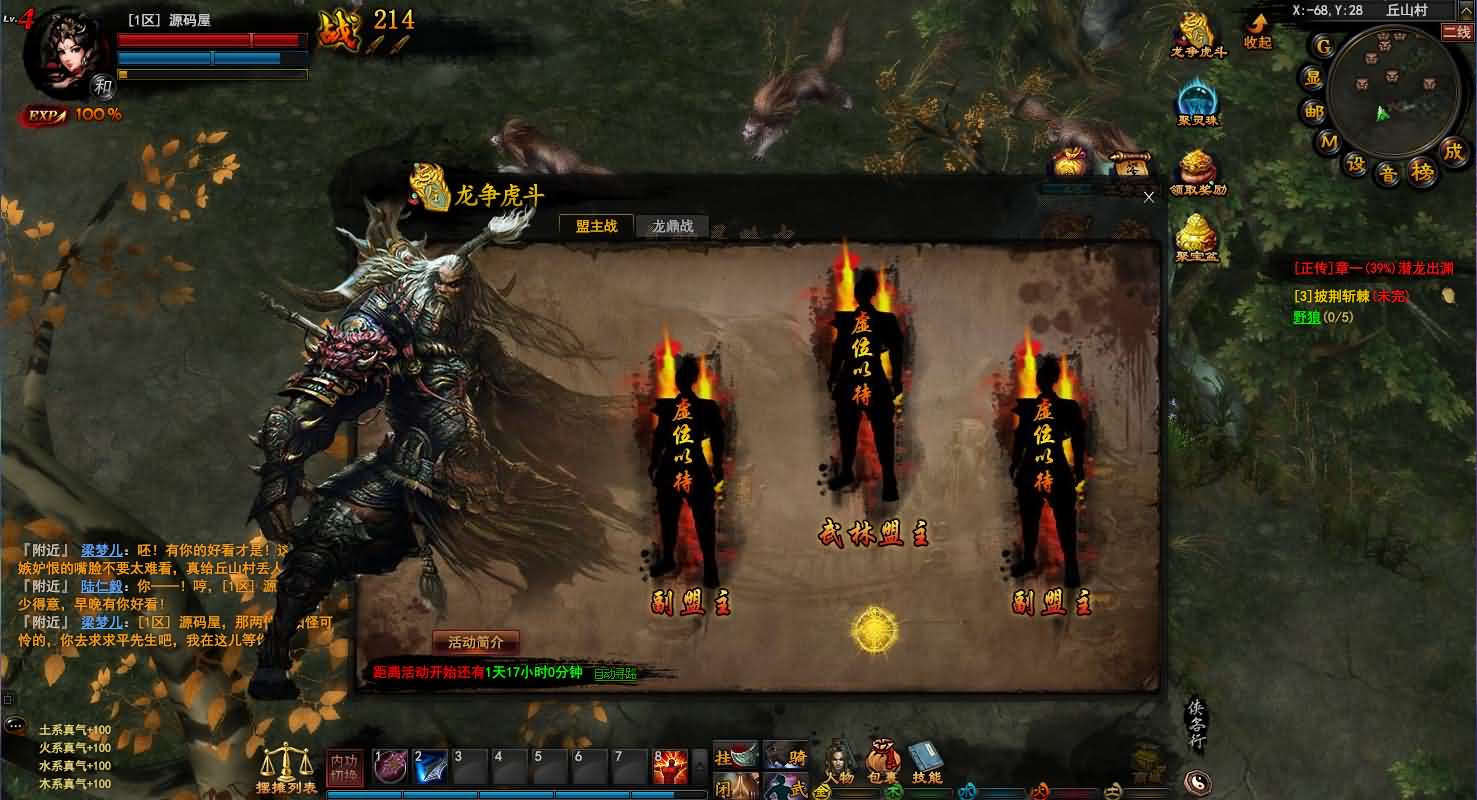Open the 龙争虎斗 event icon
Viewport: 1477px width, 800px height.
click(1198, 35)
